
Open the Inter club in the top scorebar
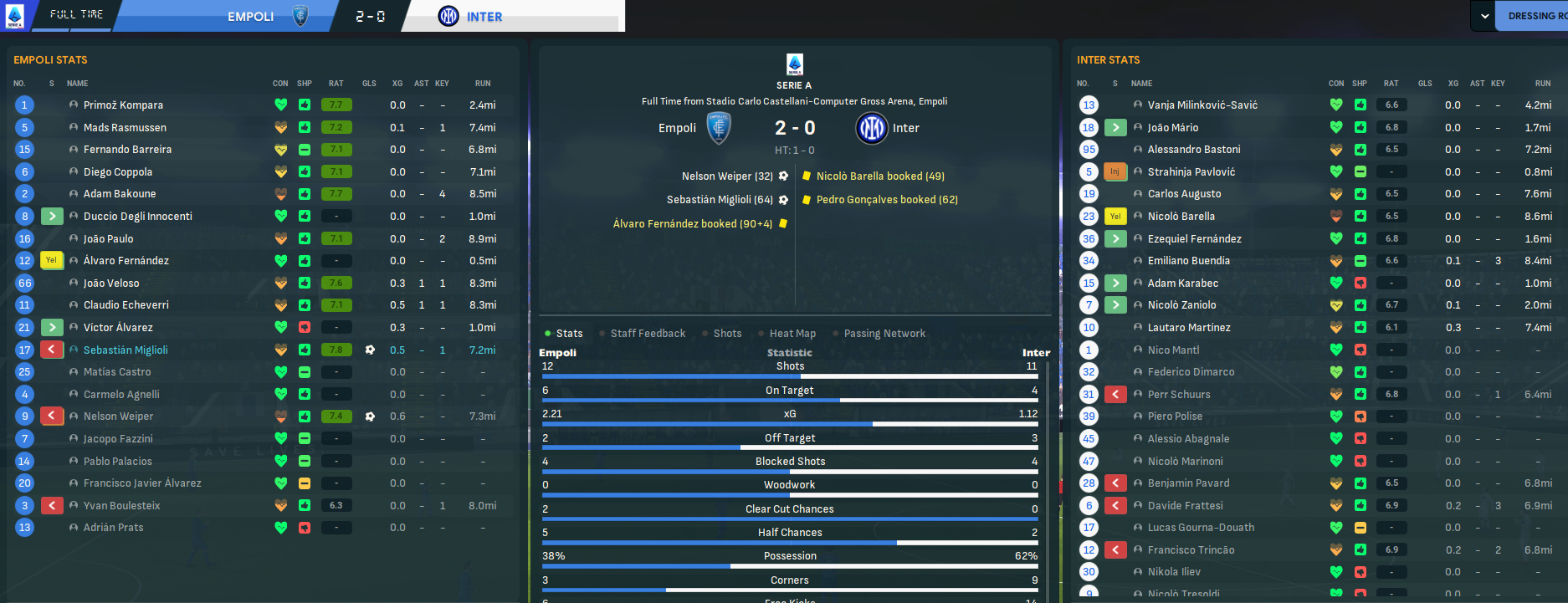pos(484,17)
